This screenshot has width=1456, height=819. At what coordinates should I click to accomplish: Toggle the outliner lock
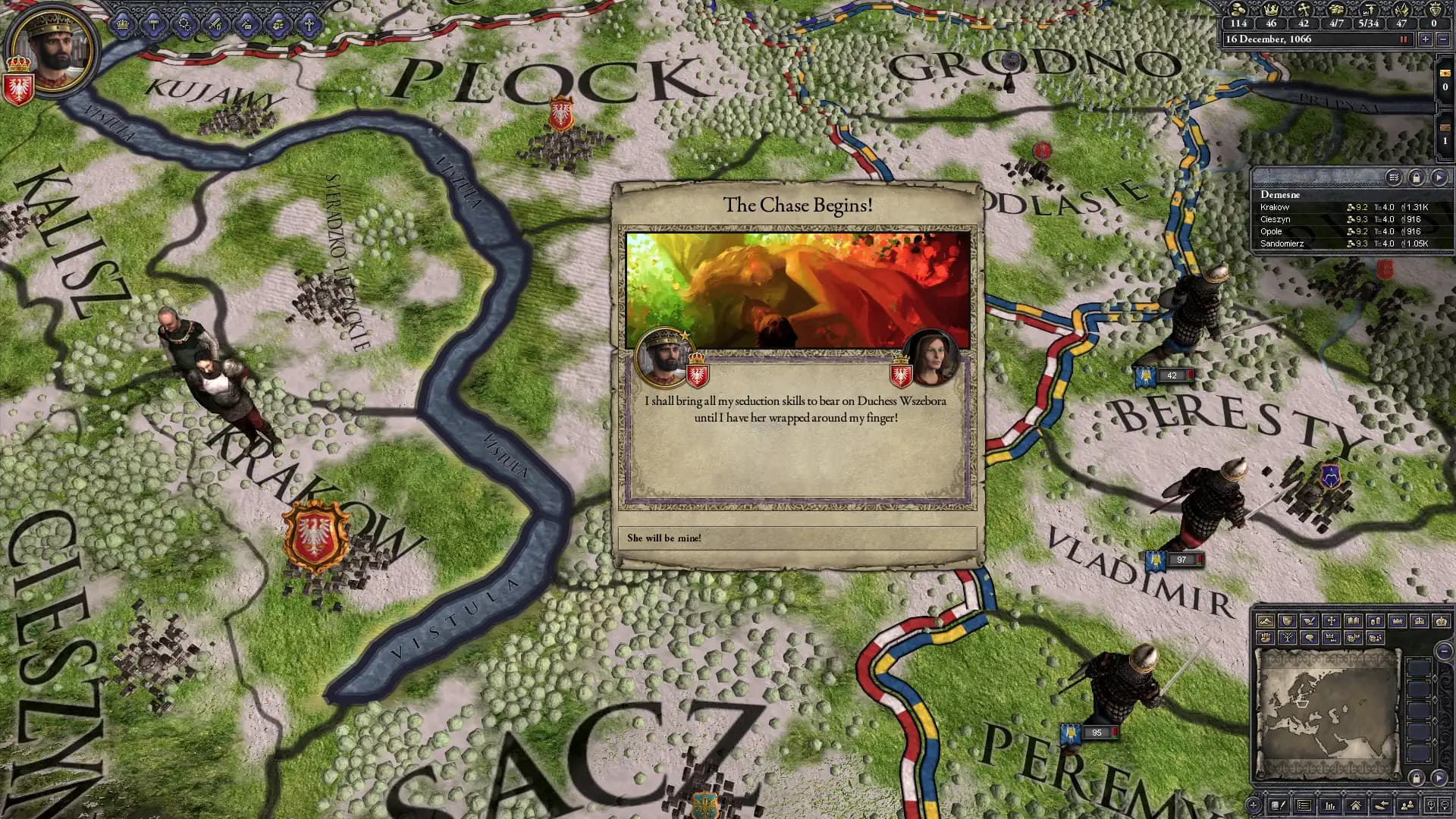point(1417,177)
